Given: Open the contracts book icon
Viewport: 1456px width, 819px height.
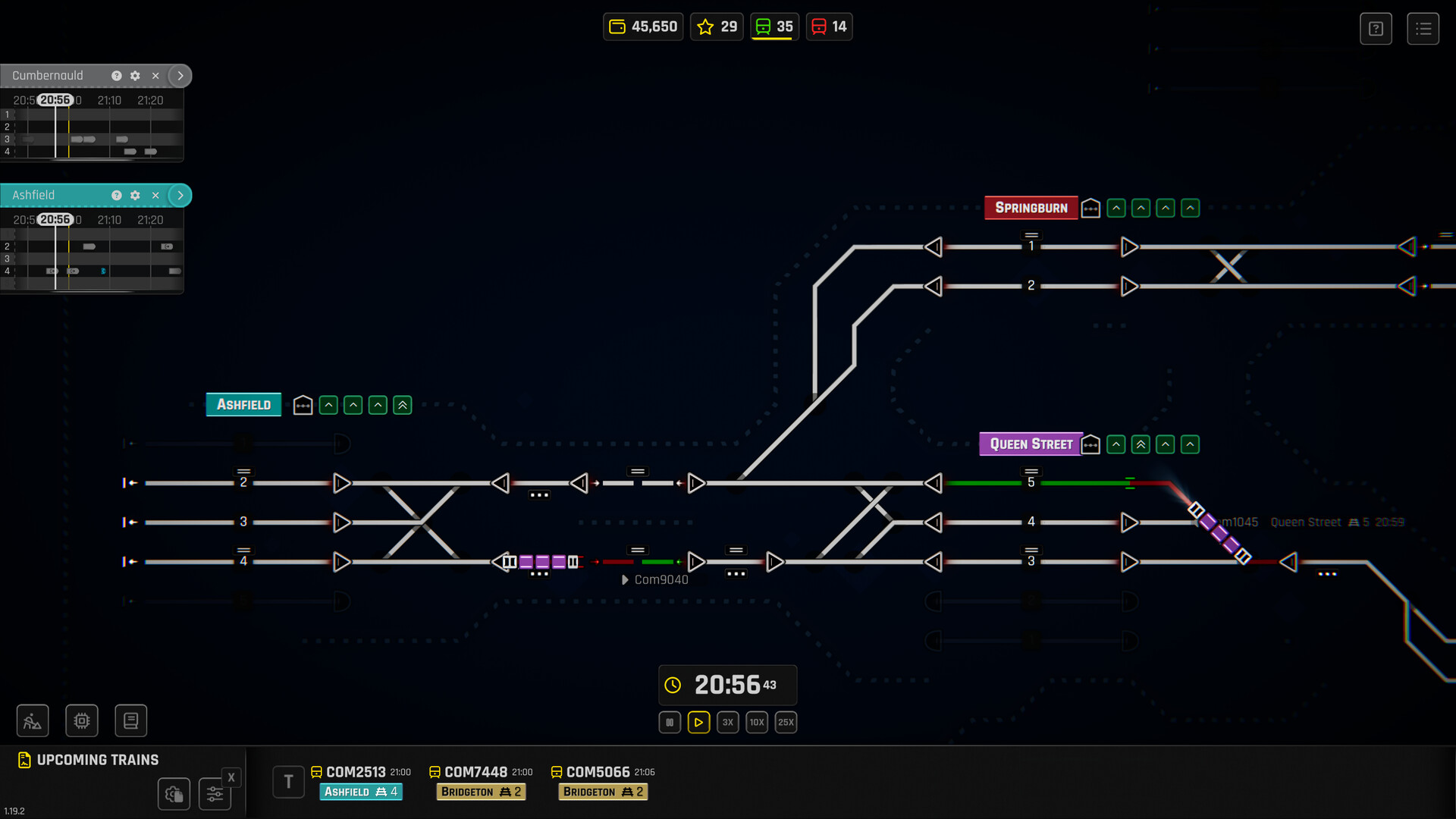Looking at the screenshot, I should (x=130, y=720).
